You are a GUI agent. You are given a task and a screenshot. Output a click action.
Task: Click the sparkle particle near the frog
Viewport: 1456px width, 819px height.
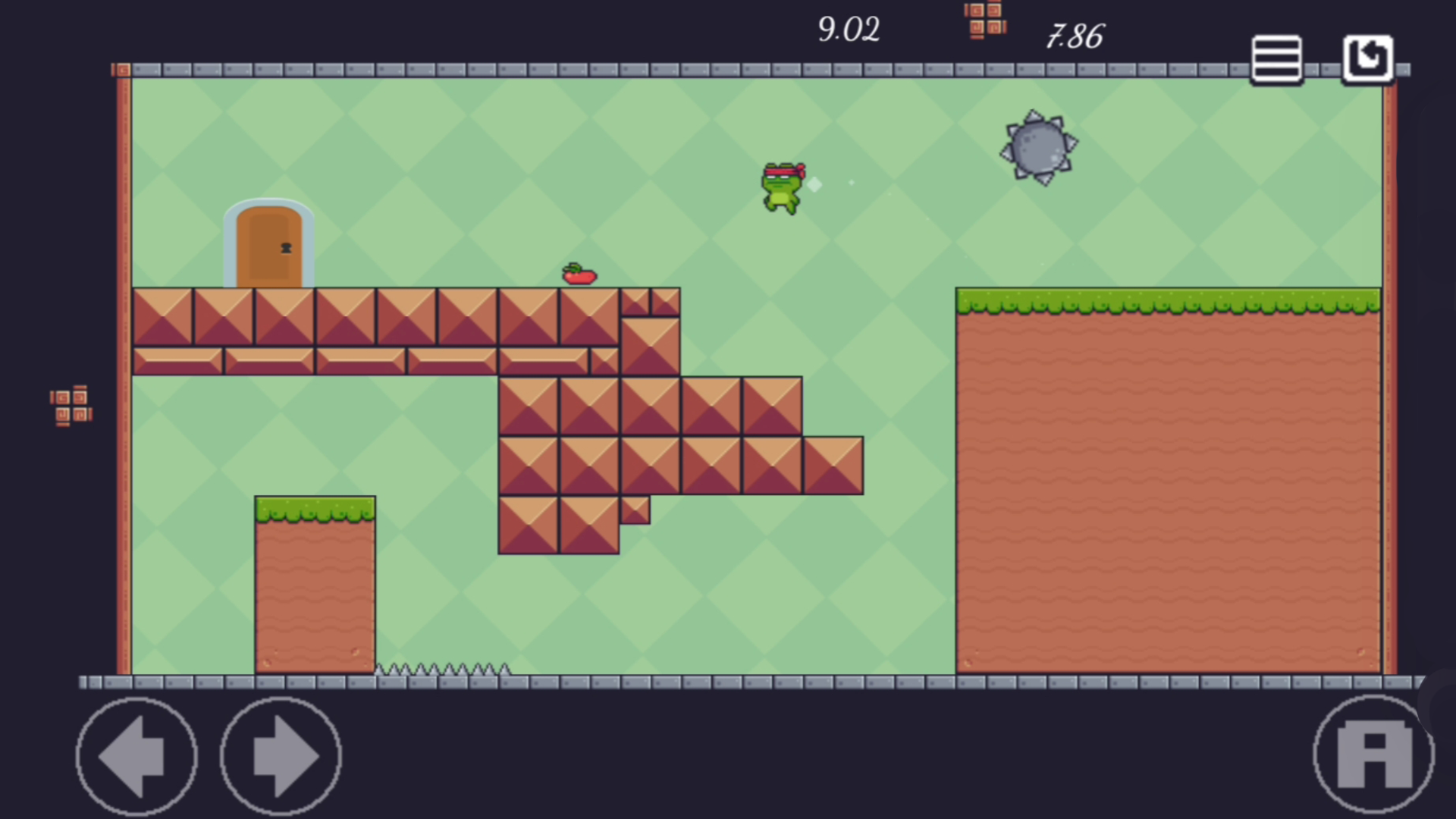813,184
